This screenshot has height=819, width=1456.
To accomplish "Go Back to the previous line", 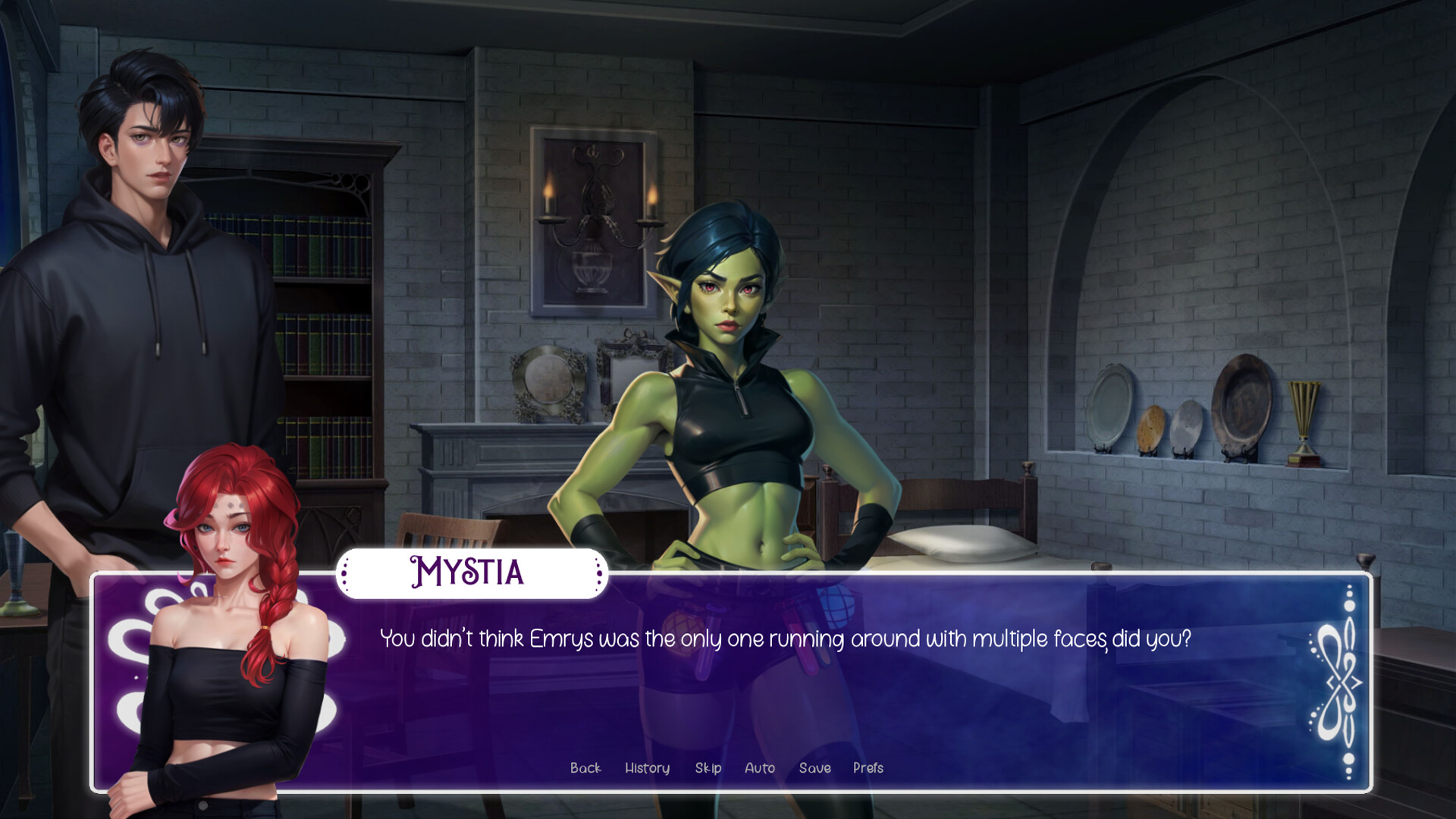I will click(585, 768).
